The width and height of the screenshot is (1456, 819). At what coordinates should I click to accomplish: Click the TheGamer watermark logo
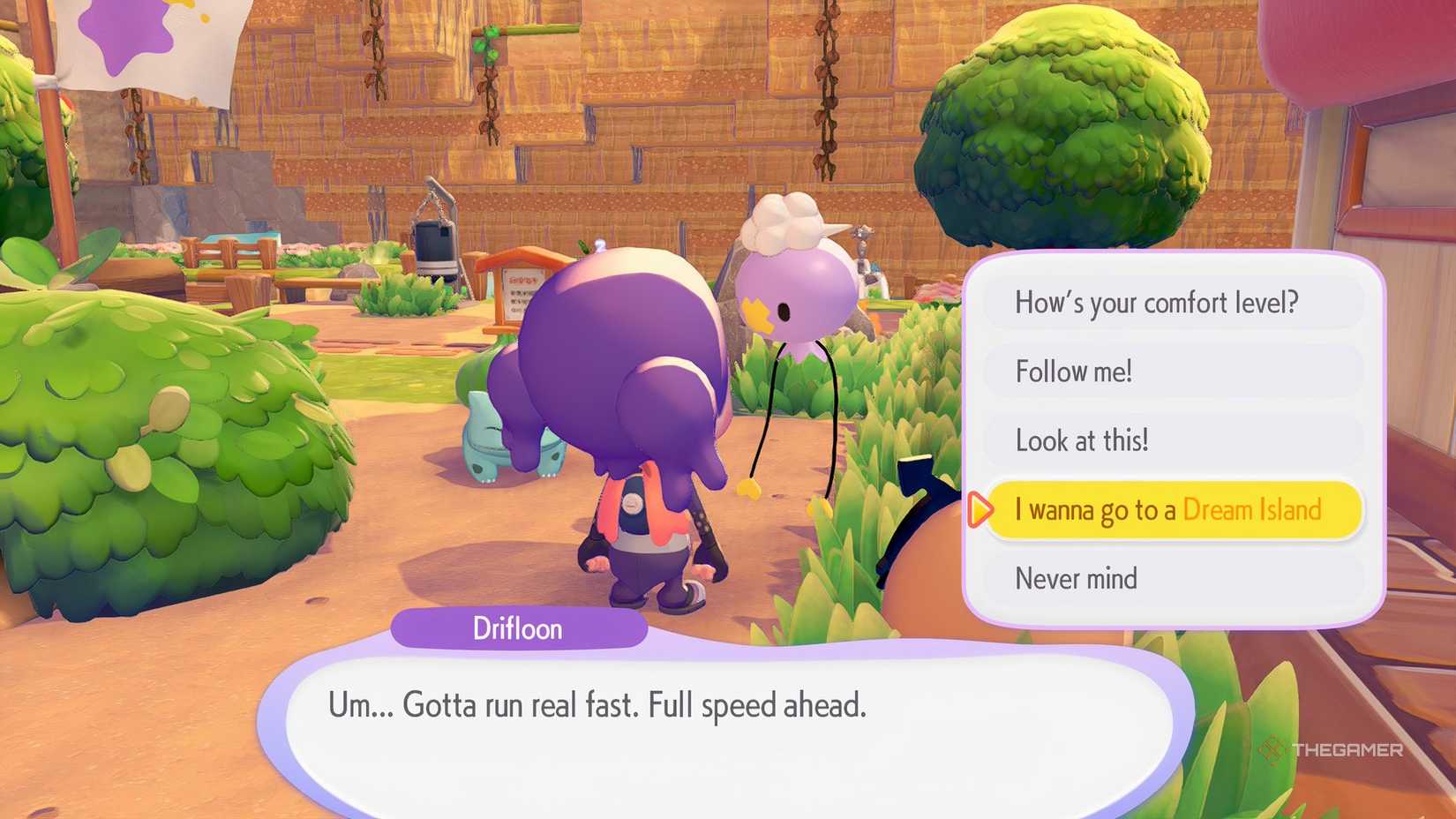pyautogui.click(x=1334, y=749)
